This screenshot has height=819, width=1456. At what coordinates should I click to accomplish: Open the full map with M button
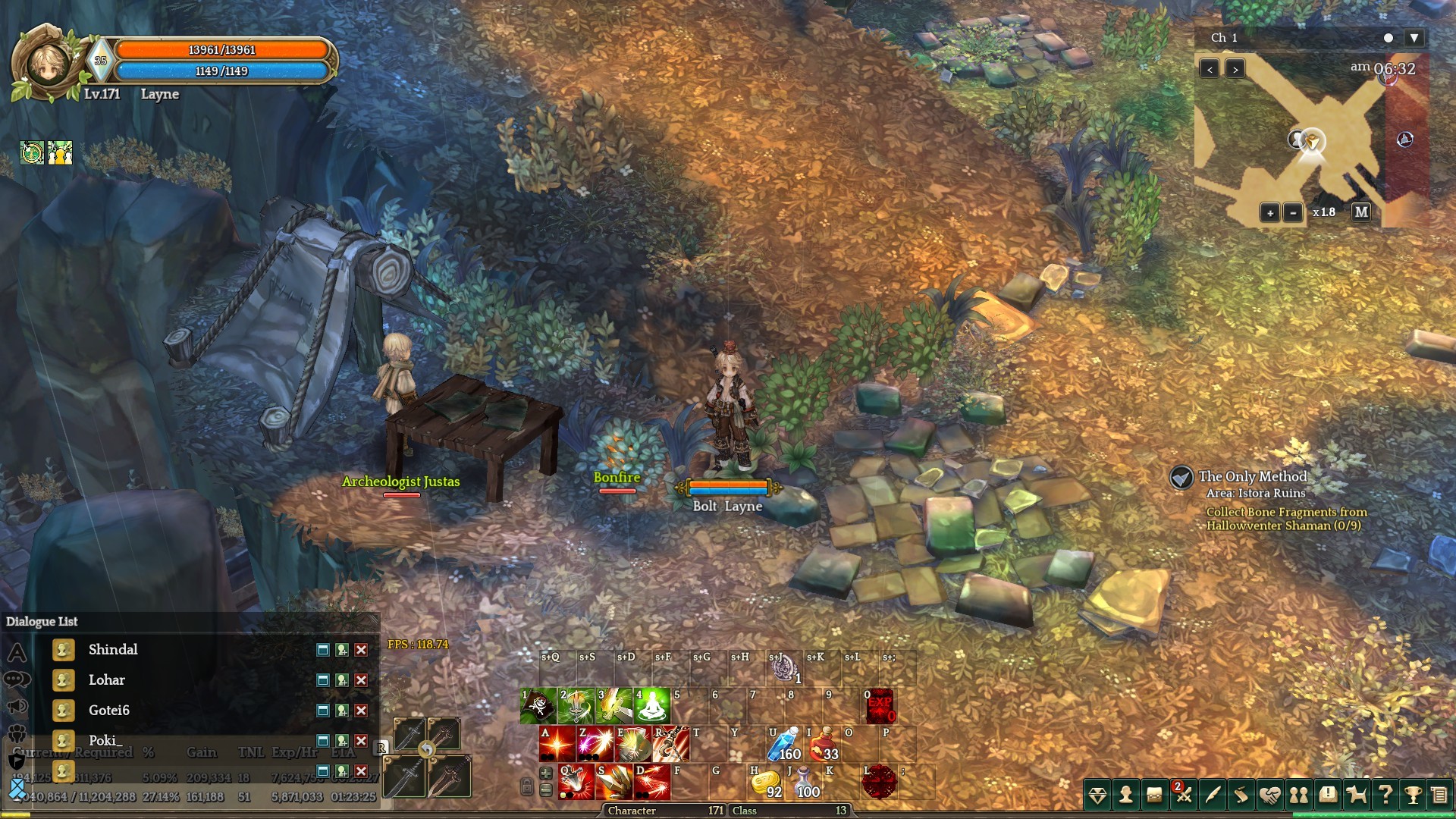click(x=1361, y=212)
